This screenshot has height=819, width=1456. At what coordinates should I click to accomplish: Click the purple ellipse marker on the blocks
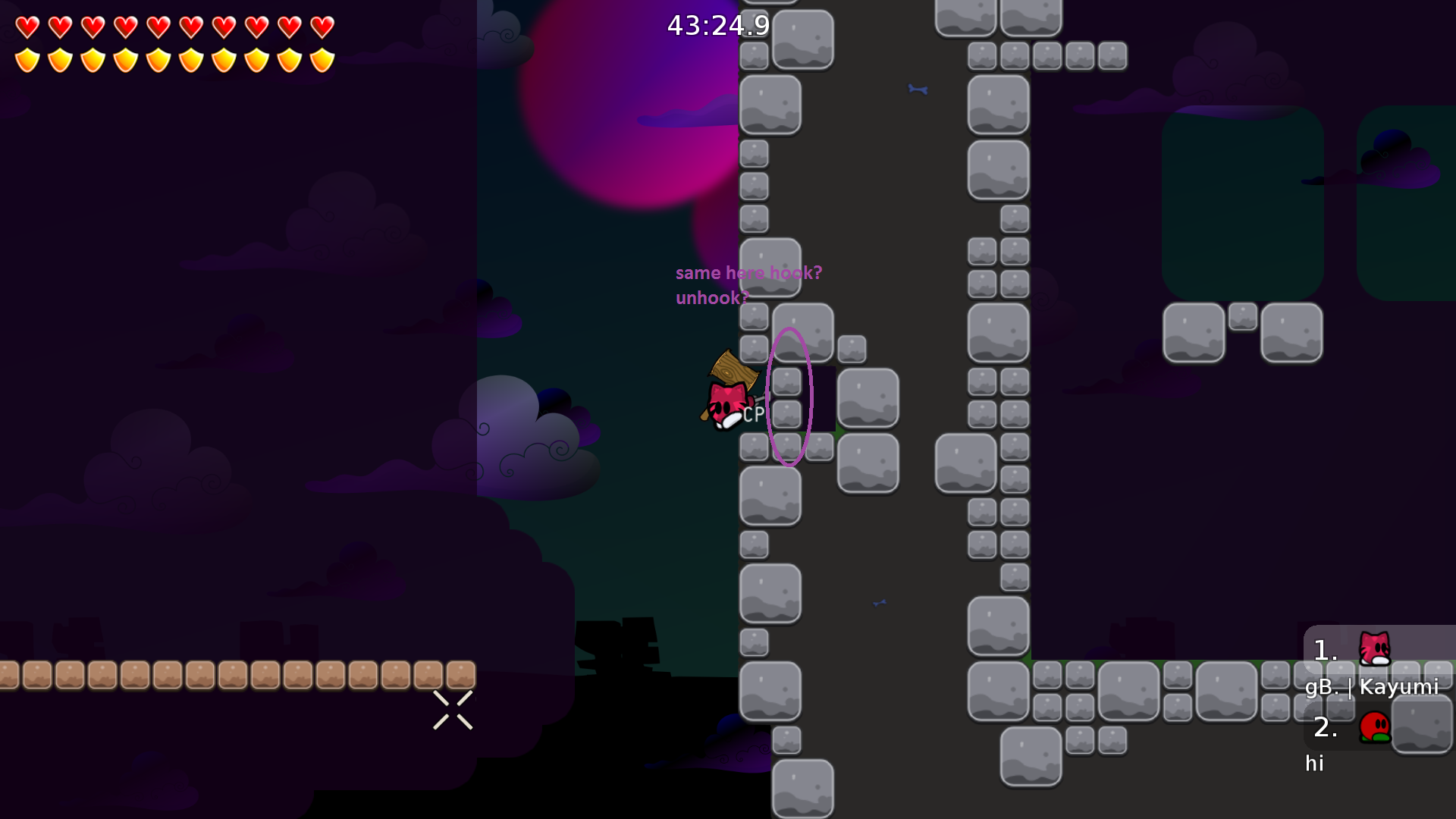790,396
